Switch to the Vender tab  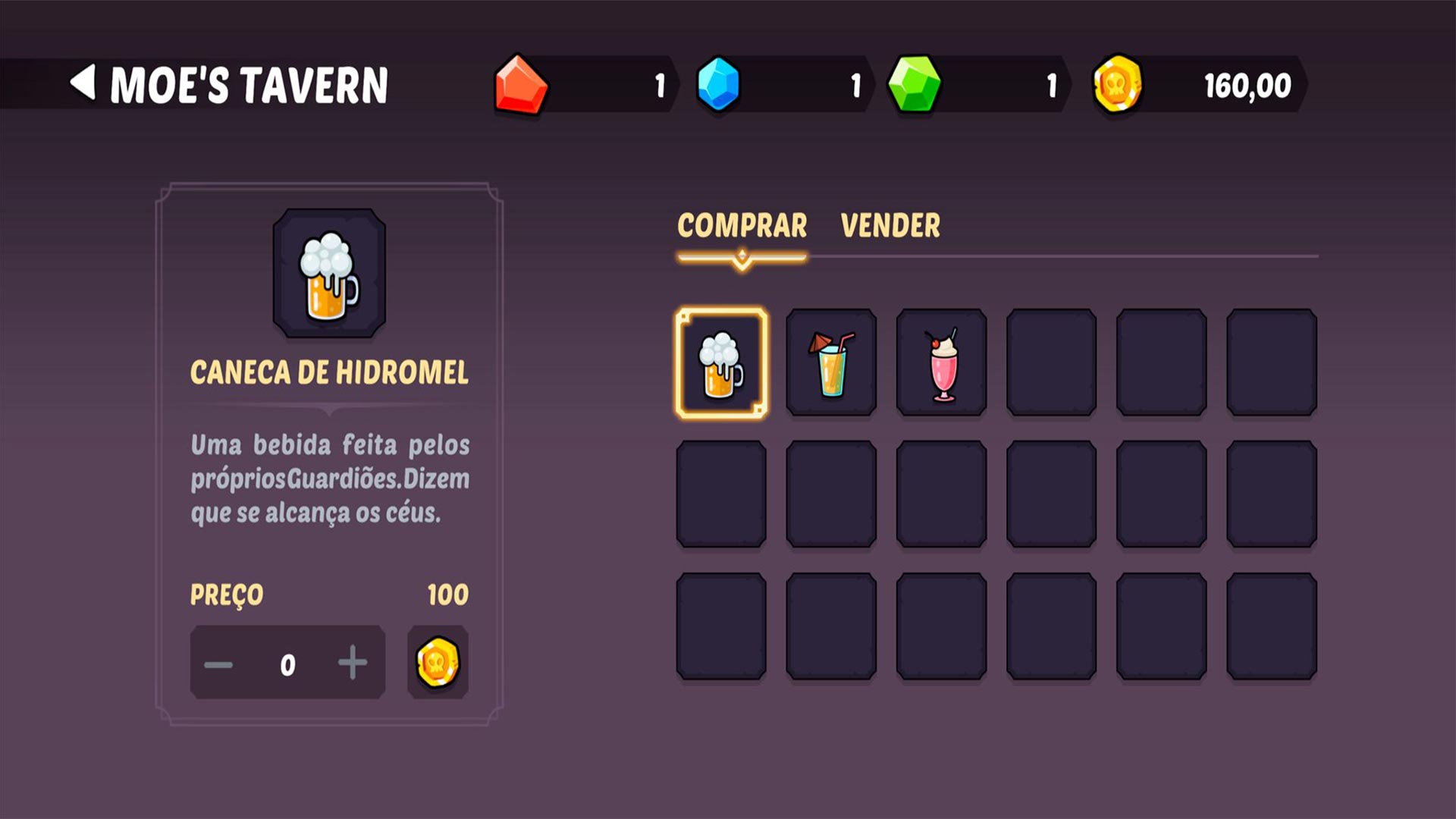pyautogui.click(x=890, y=226)
